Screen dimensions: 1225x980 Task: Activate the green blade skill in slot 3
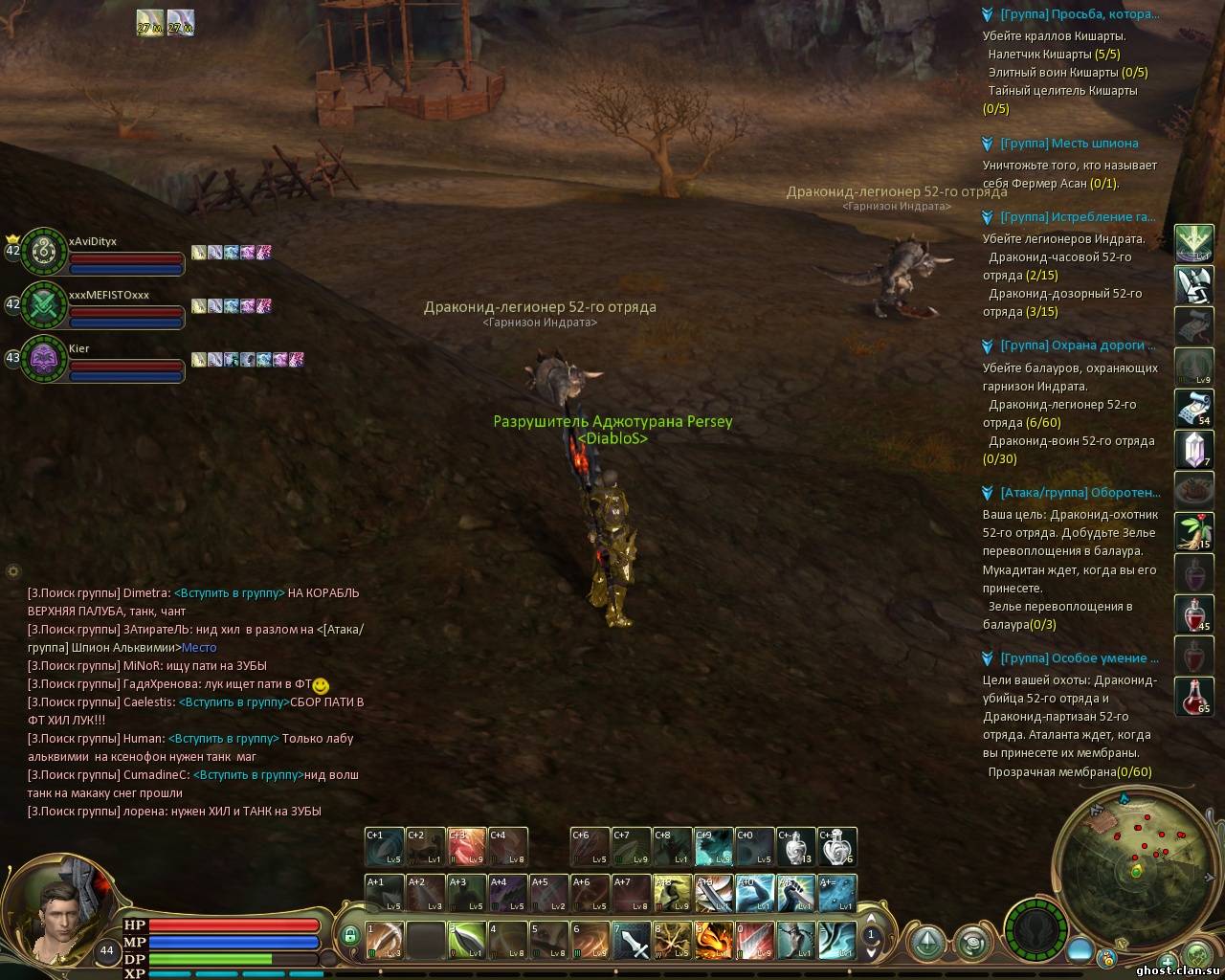[468, 941]
